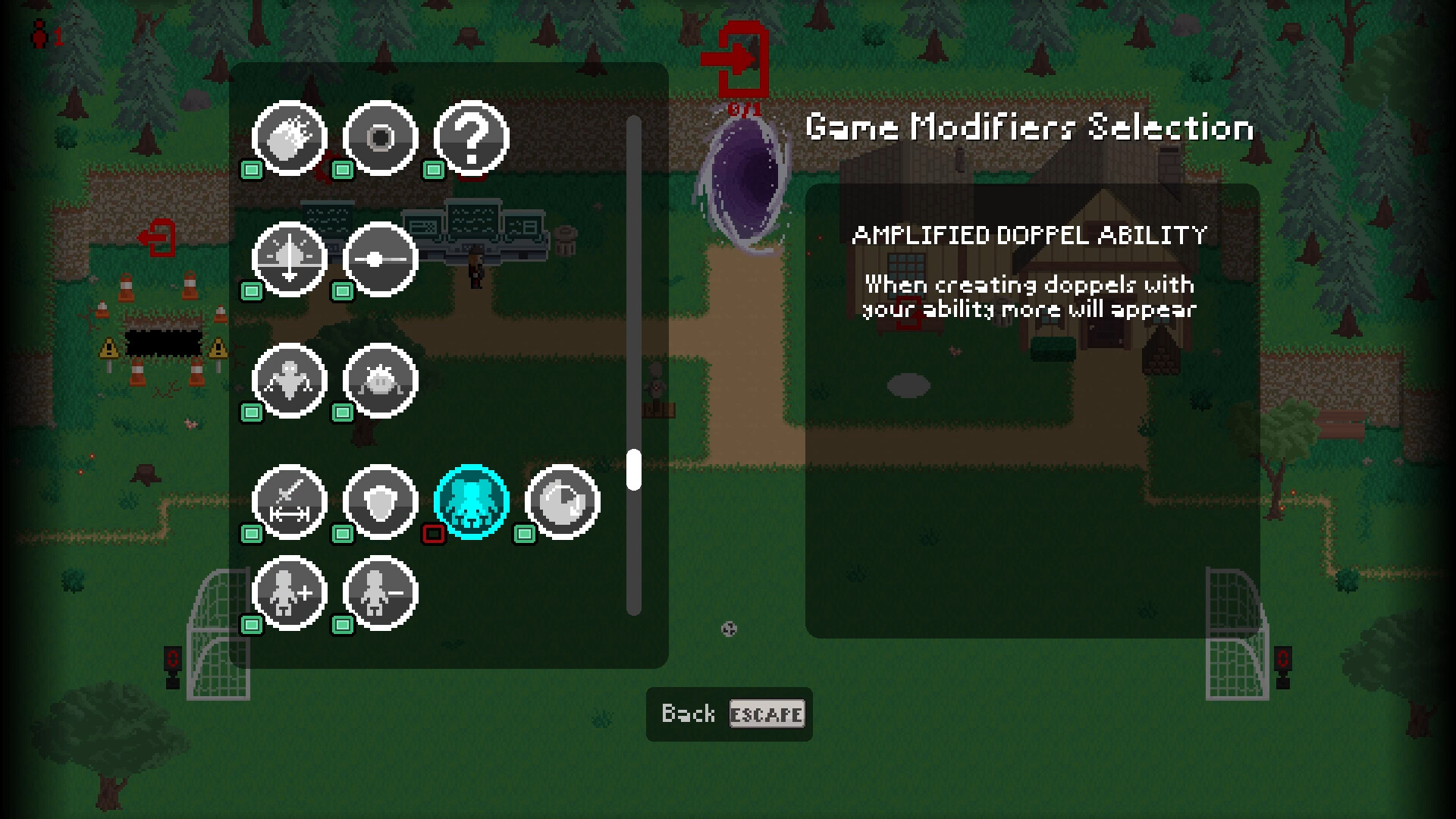
Task: Click the eye-shaped modifier icon
Action: (561, 502)
